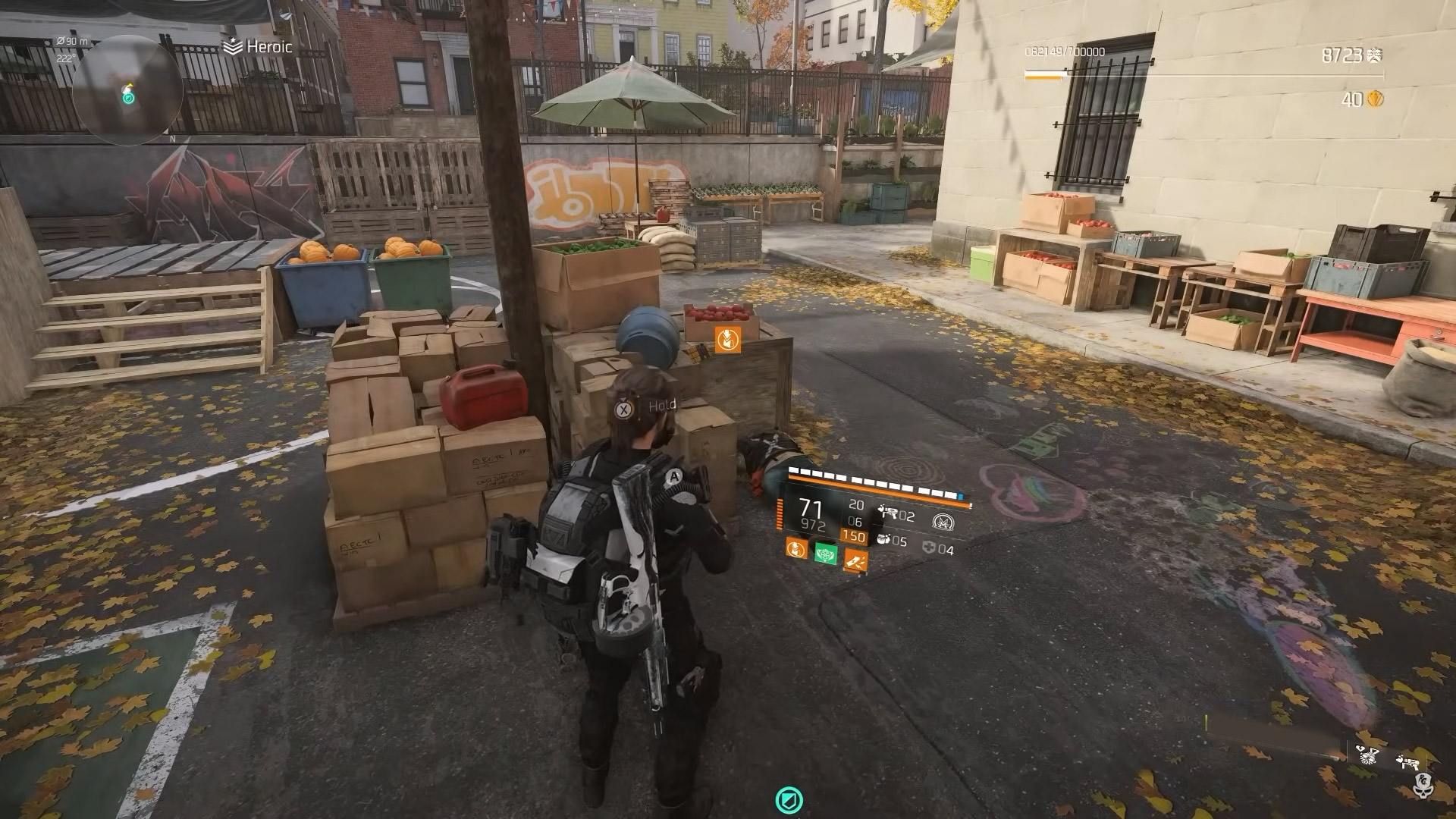This screenshot has height=819, width=1456.
Task: Select the armor kit cross icon showing 04
Action: 930,548
